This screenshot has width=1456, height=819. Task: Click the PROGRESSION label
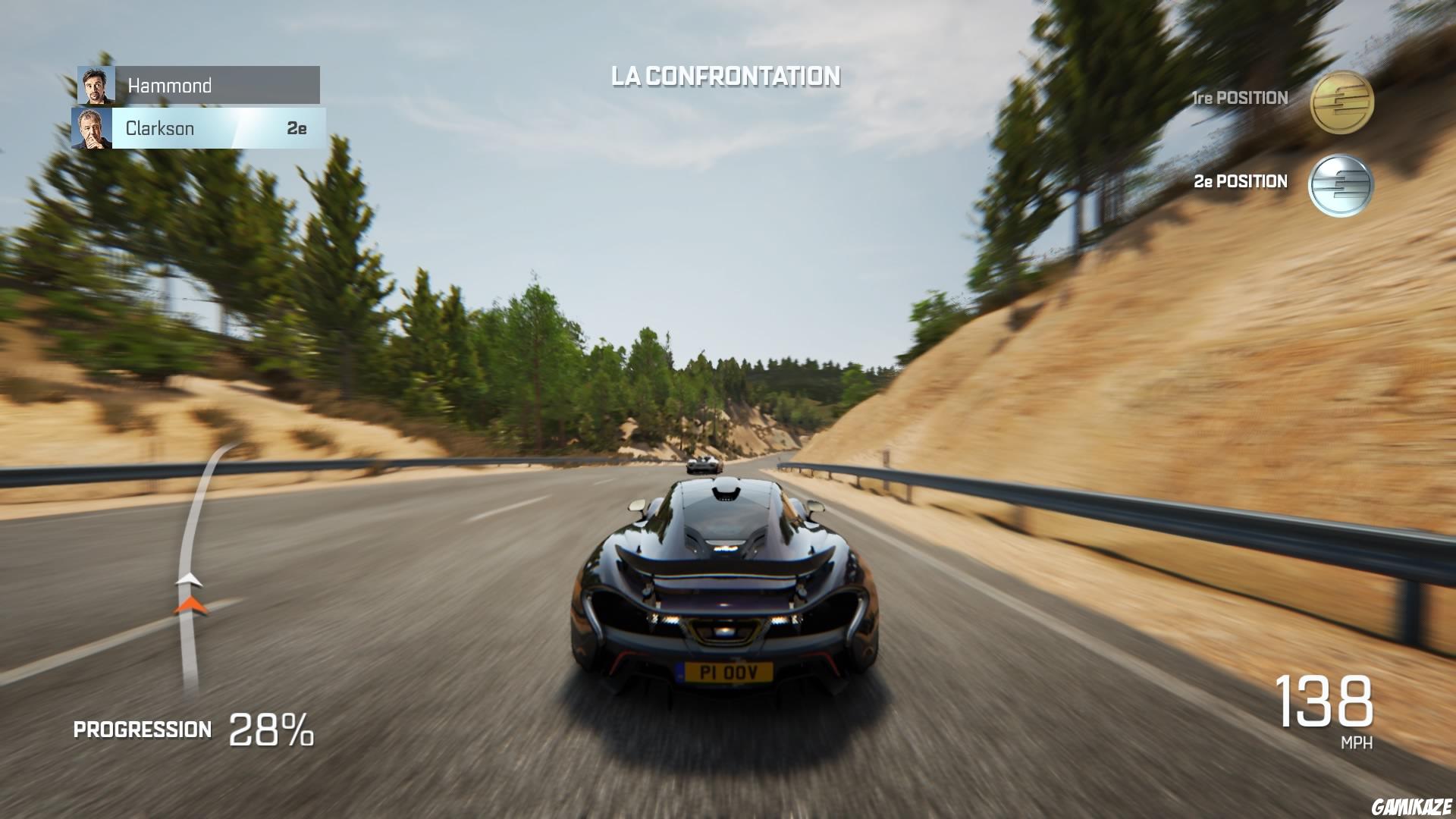[x=141, y=730]
